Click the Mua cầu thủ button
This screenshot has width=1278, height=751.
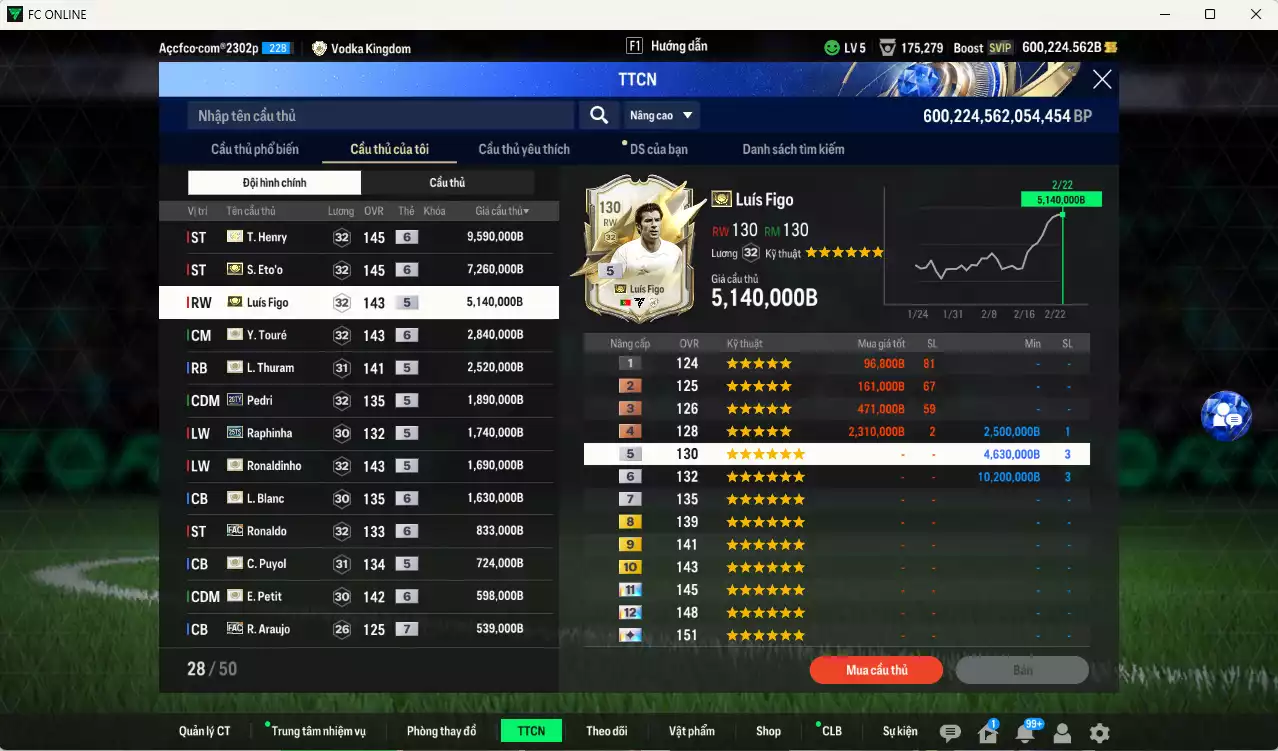876,670
